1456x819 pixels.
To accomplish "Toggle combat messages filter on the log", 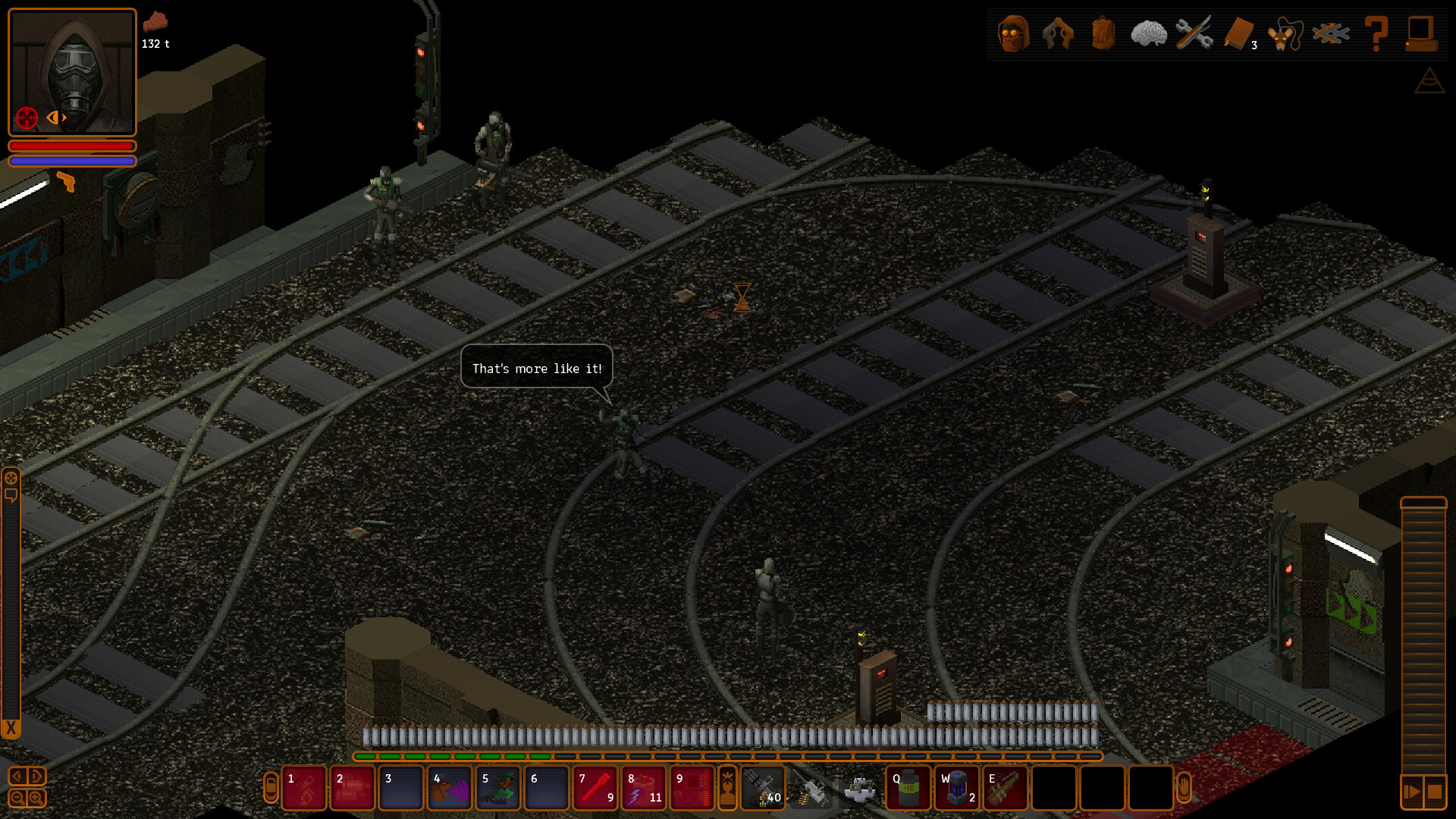I will (11, 479).
